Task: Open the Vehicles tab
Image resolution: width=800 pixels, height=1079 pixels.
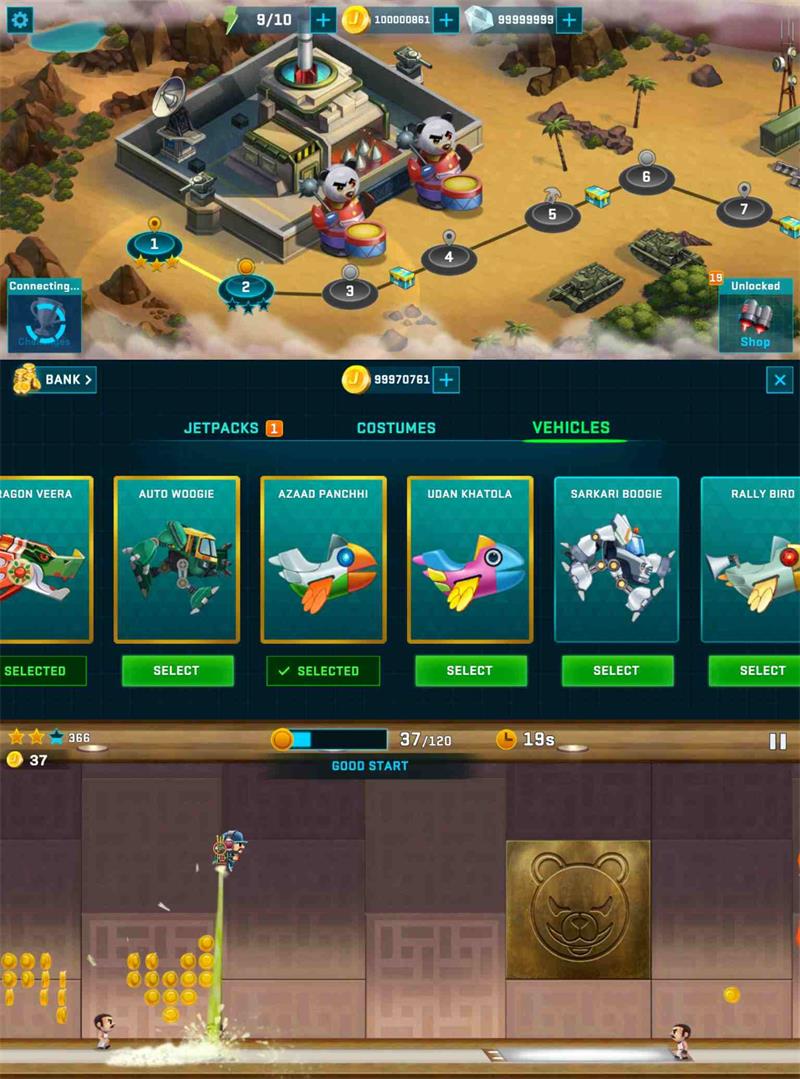Action: click(x=570, y=428)
